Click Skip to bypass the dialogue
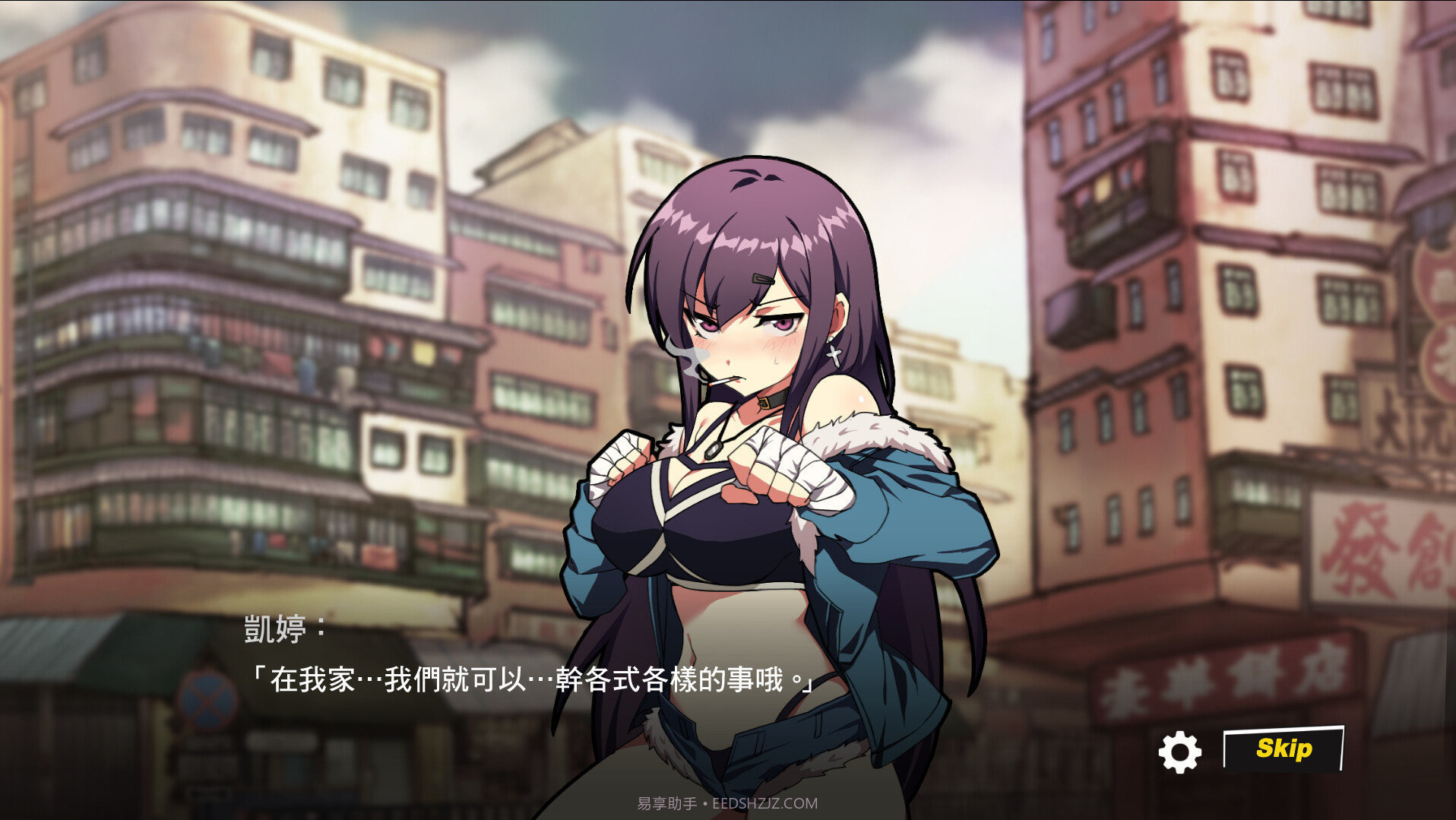 [1284, 749]
